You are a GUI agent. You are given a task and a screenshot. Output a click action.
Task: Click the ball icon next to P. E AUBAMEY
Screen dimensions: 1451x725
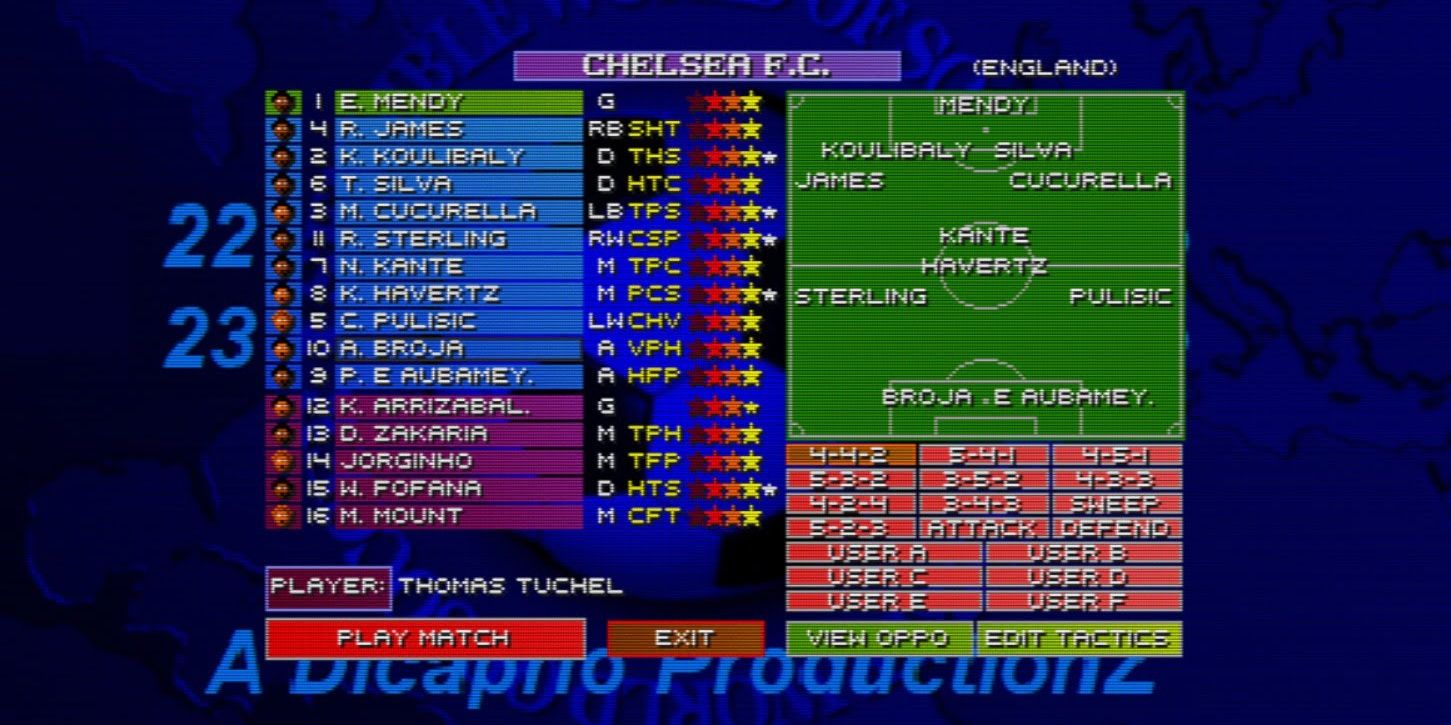pyautogui.click(x=285, y=377)
